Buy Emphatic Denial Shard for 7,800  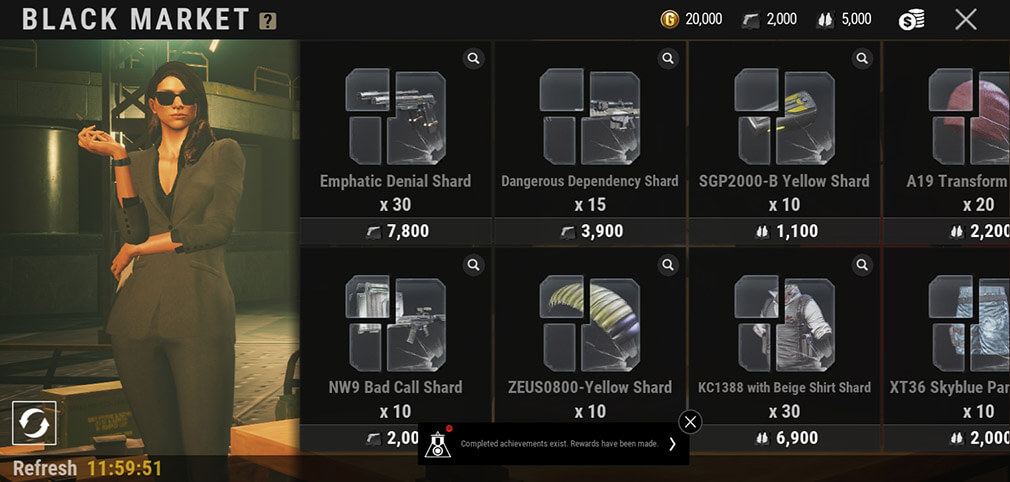coord(395,231)
